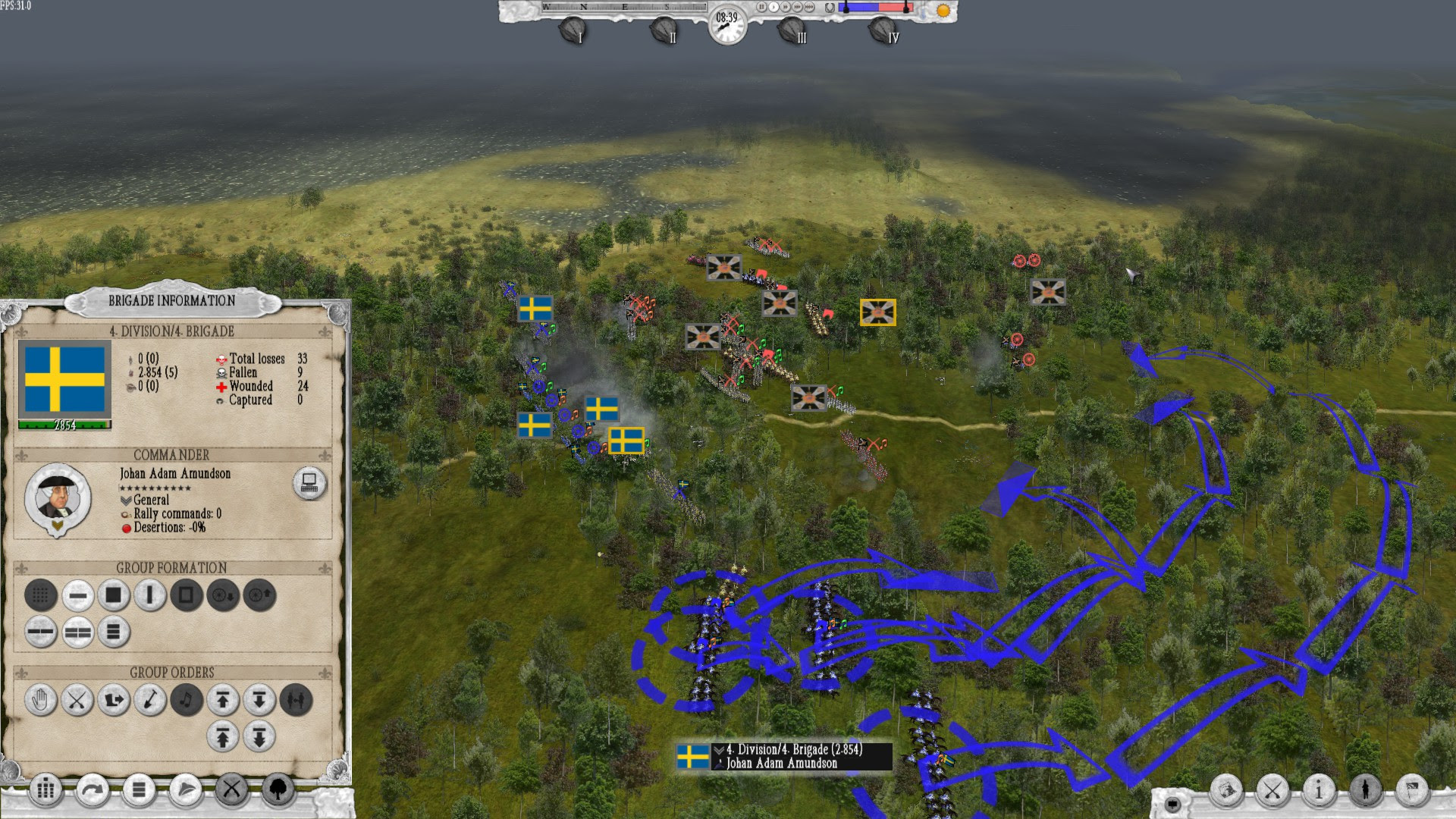Toggle the music note marching drums order
The image size is (1456, 819).
[187, 701]
